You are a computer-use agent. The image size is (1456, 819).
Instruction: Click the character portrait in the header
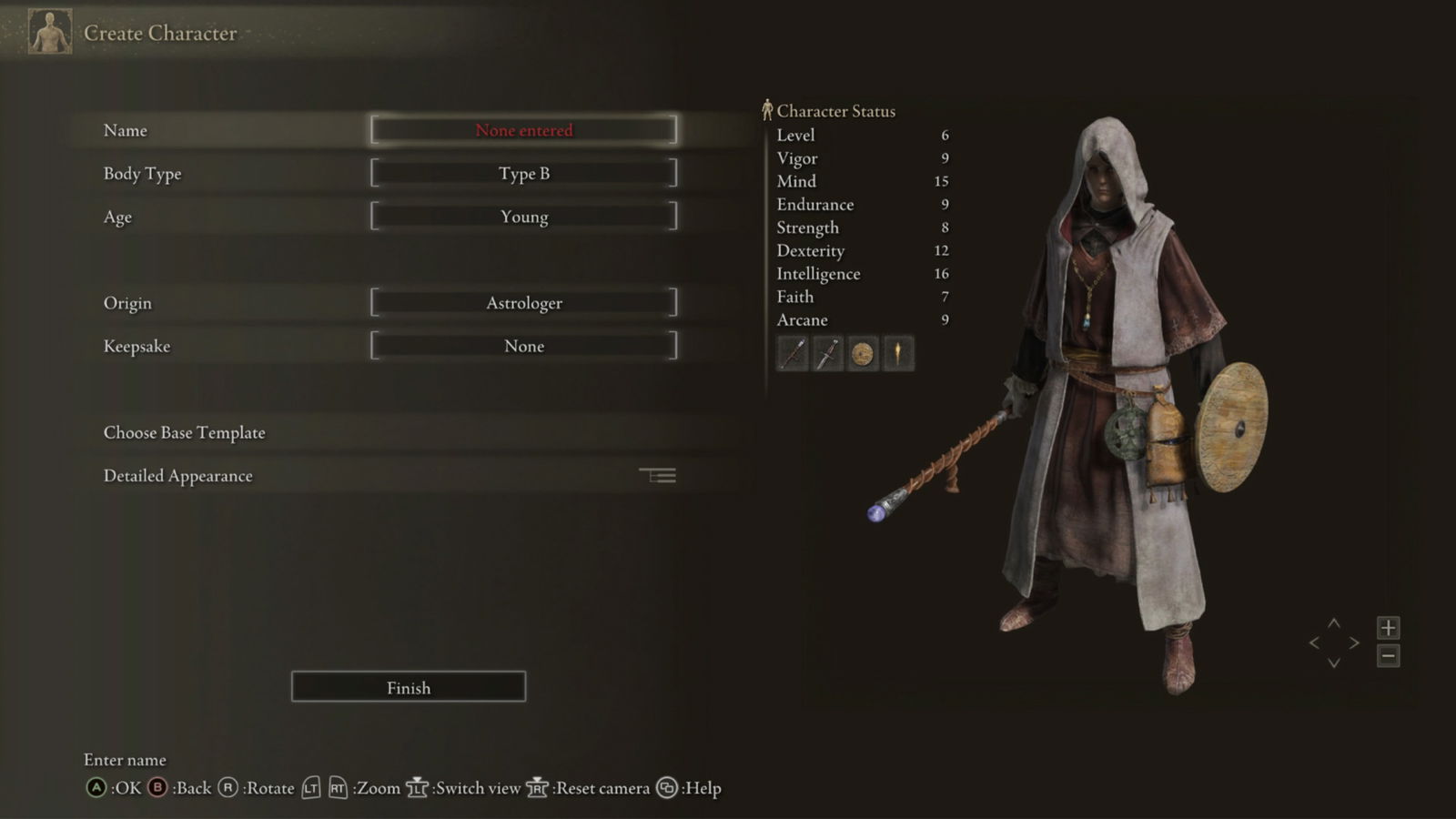48,32
